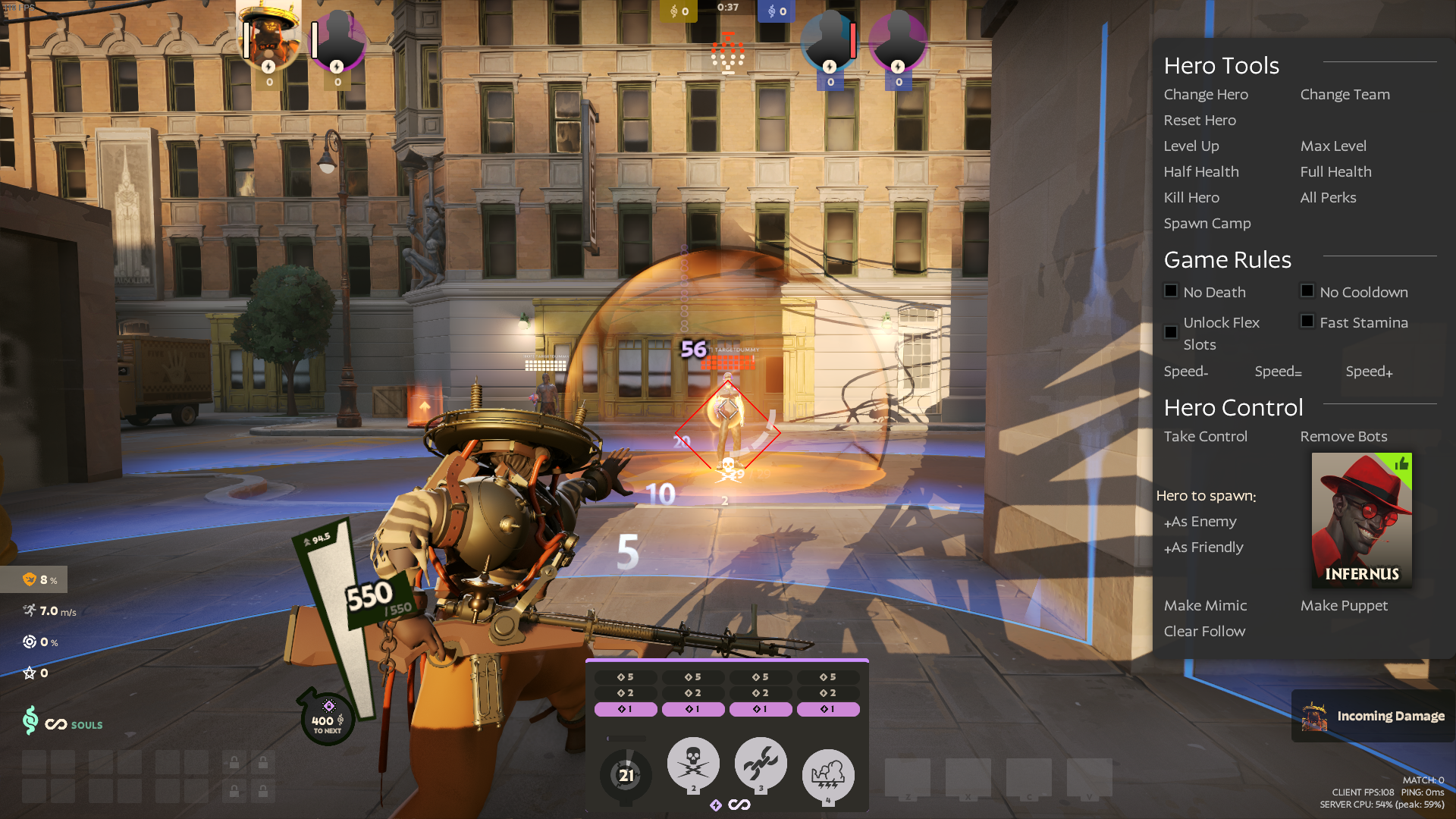Open the Infernus hero portrait selector
Viewport: 1456px width, 819px height.
(x=1361, y=519)
